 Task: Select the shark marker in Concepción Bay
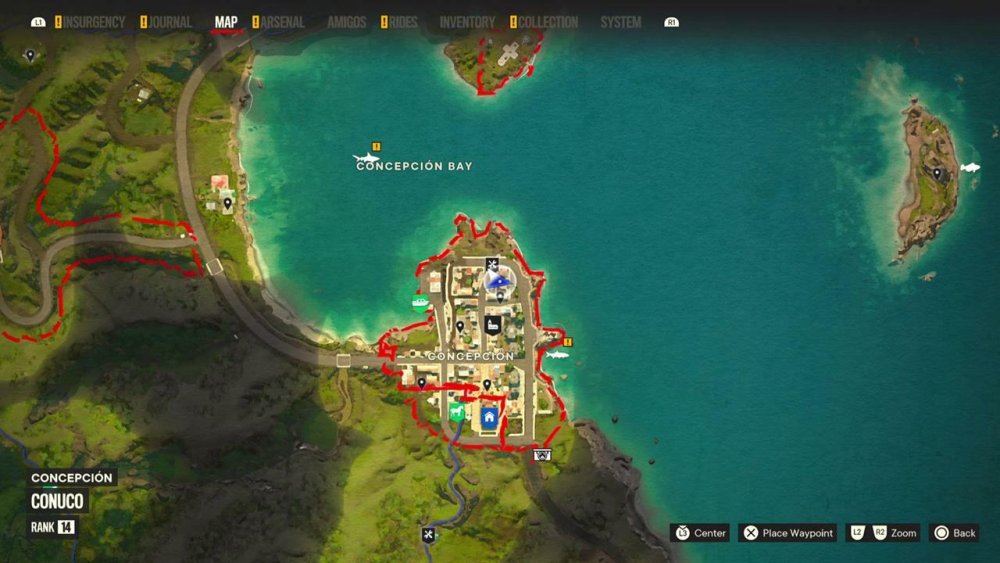pyautogui.click(x=365, y=158)
